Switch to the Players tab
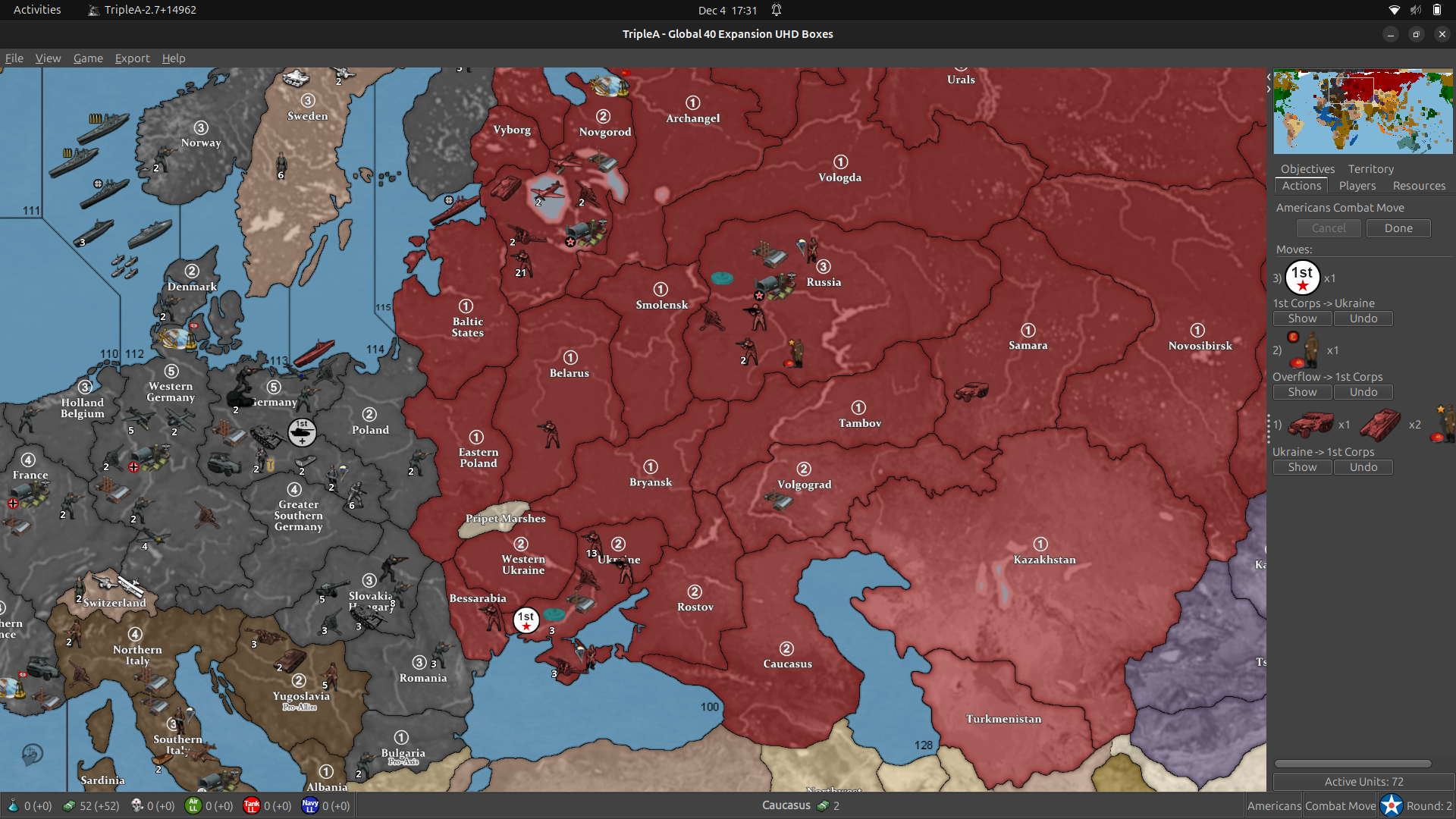 1357,185
